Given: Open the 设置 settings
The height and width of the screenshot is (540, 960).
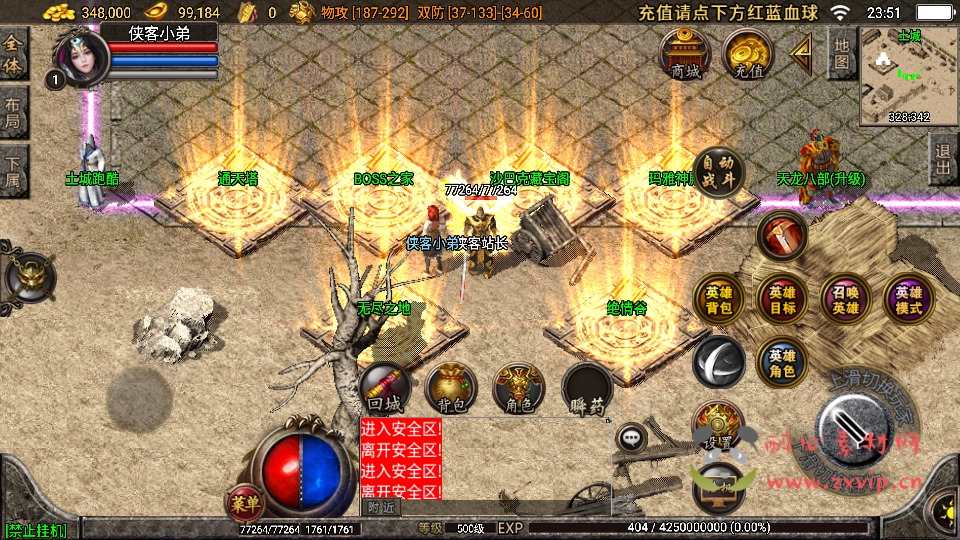Looking at the screenshot, I should click(717, 427).
